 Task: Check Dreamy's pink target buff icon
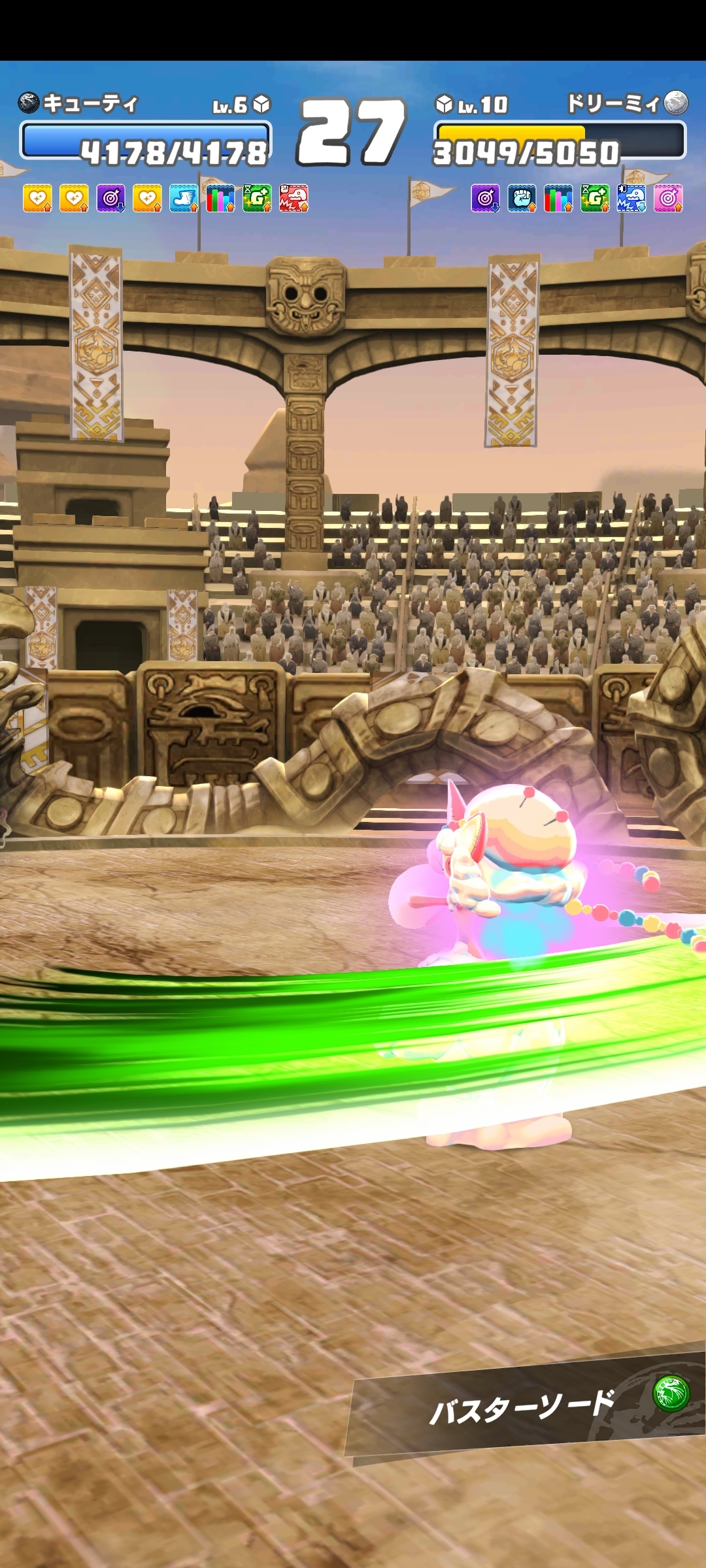668,198
